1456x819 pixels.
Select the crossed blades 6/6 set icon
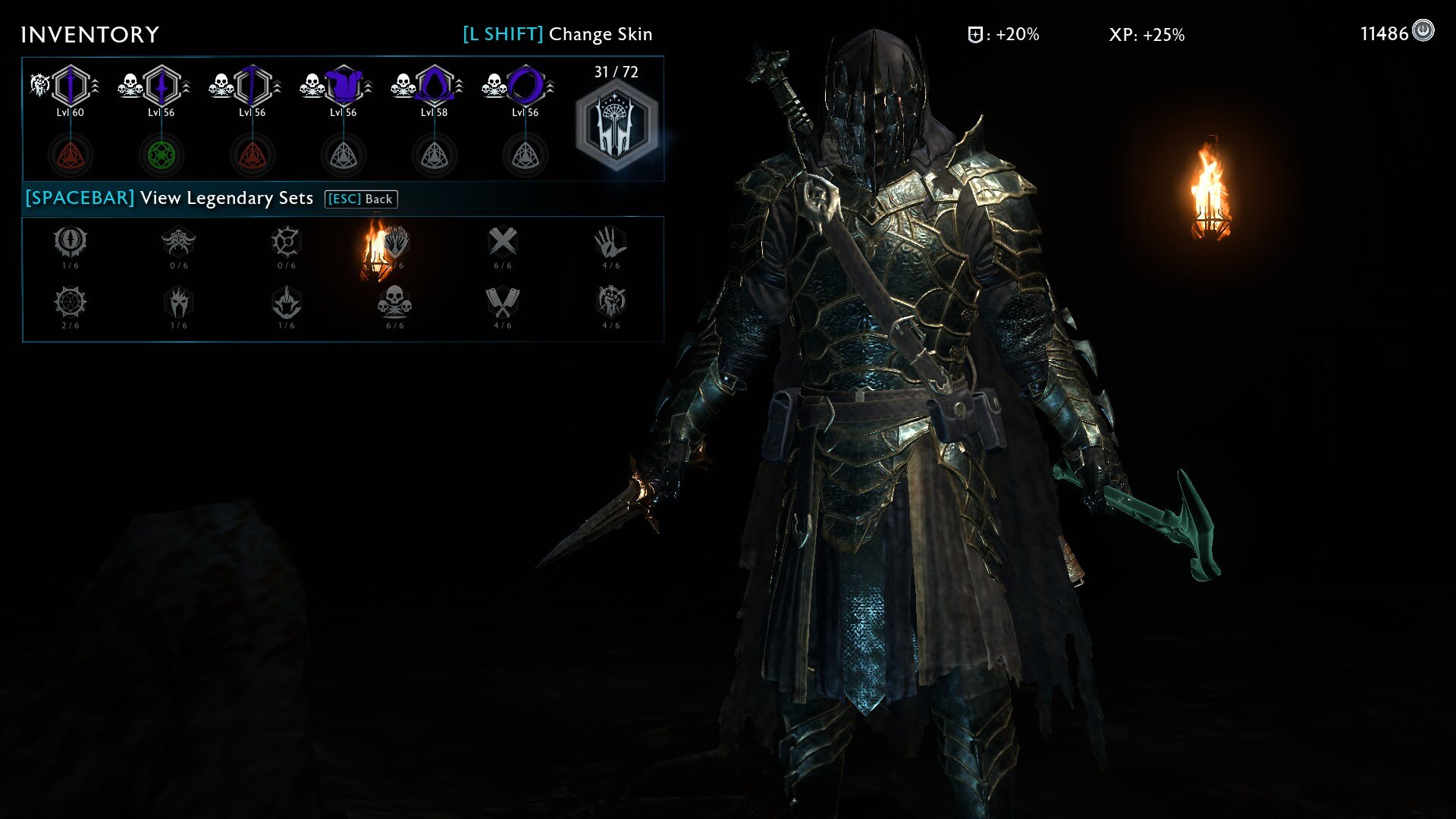click(502, 241)
